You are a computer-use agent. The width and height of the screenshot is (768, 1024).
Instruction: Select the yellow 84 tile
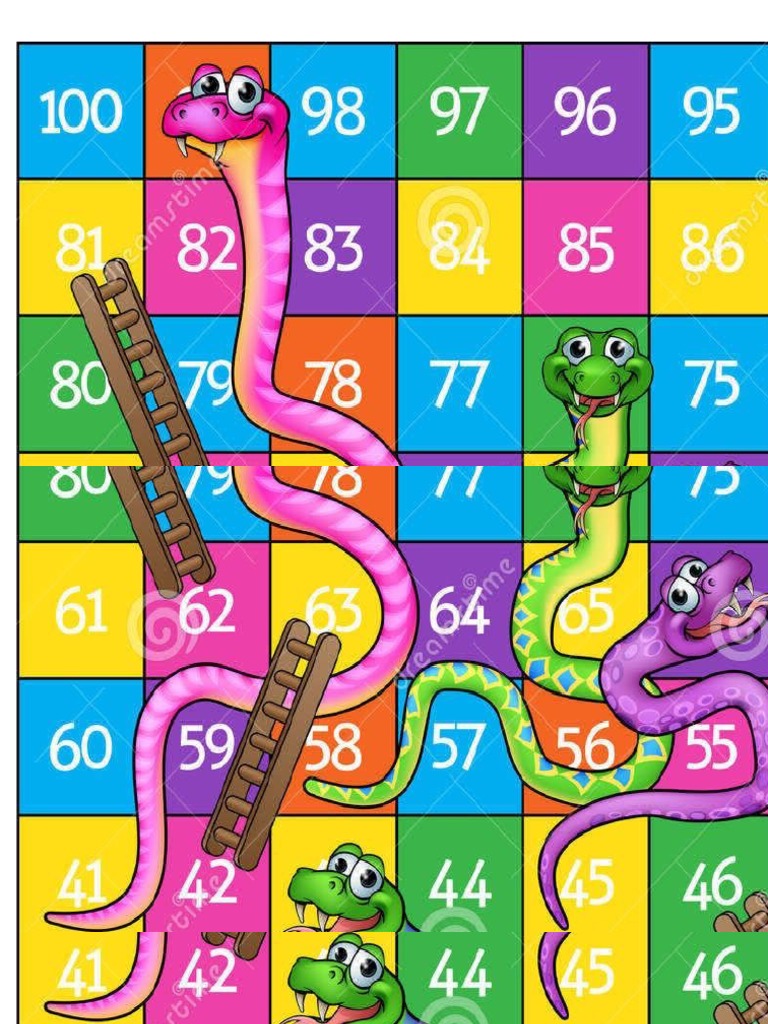460,248
